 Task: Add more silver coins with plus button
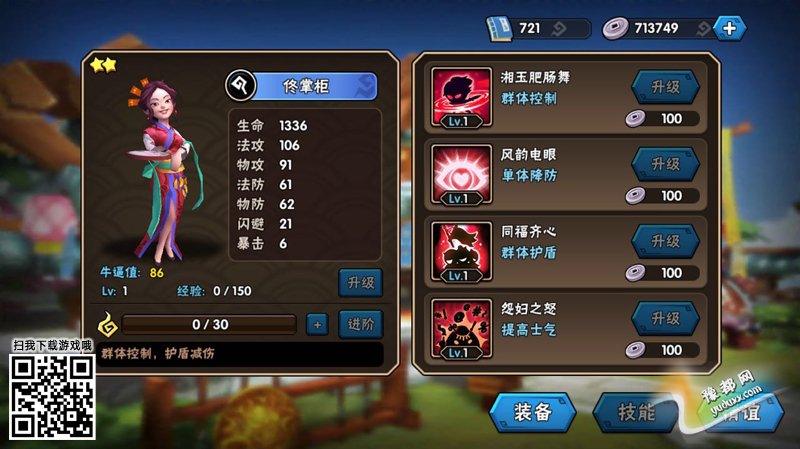pyautogui.click(x=729, y=28)
